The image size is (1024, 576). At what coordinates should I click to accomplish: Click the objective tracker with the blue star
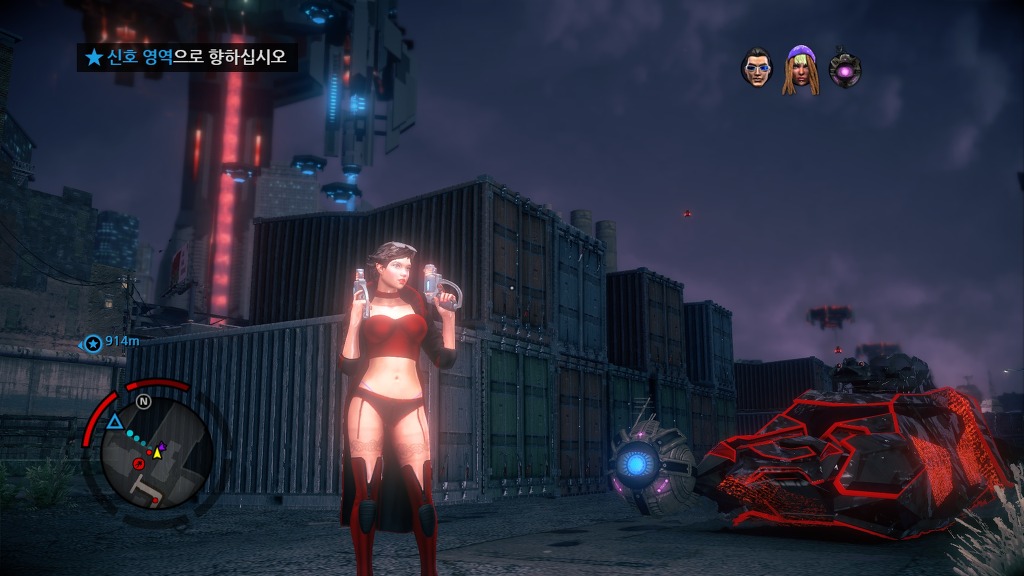click(x=186, y=57)
